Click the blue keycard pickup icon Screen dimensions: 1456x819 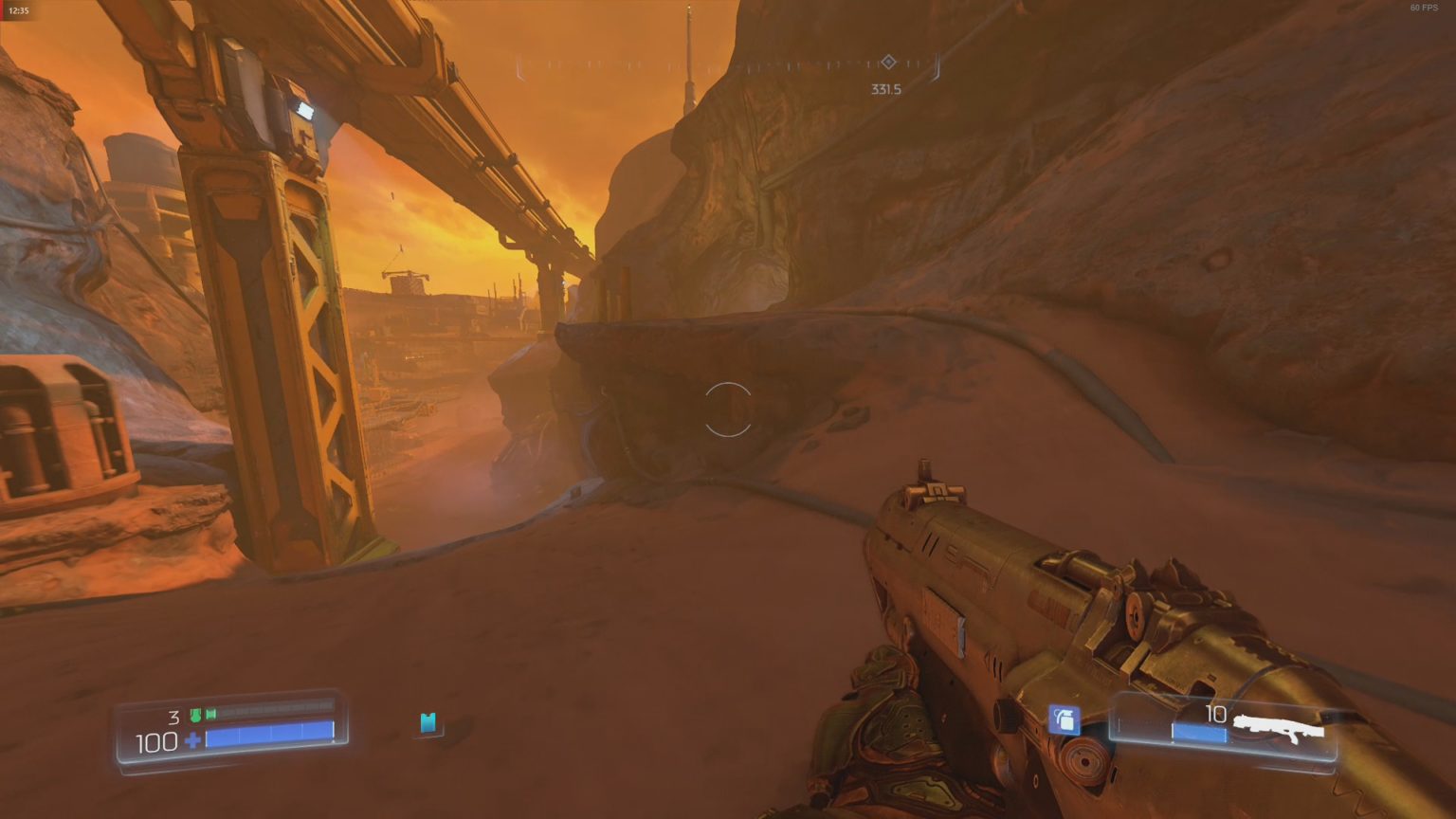pos(428,724)
